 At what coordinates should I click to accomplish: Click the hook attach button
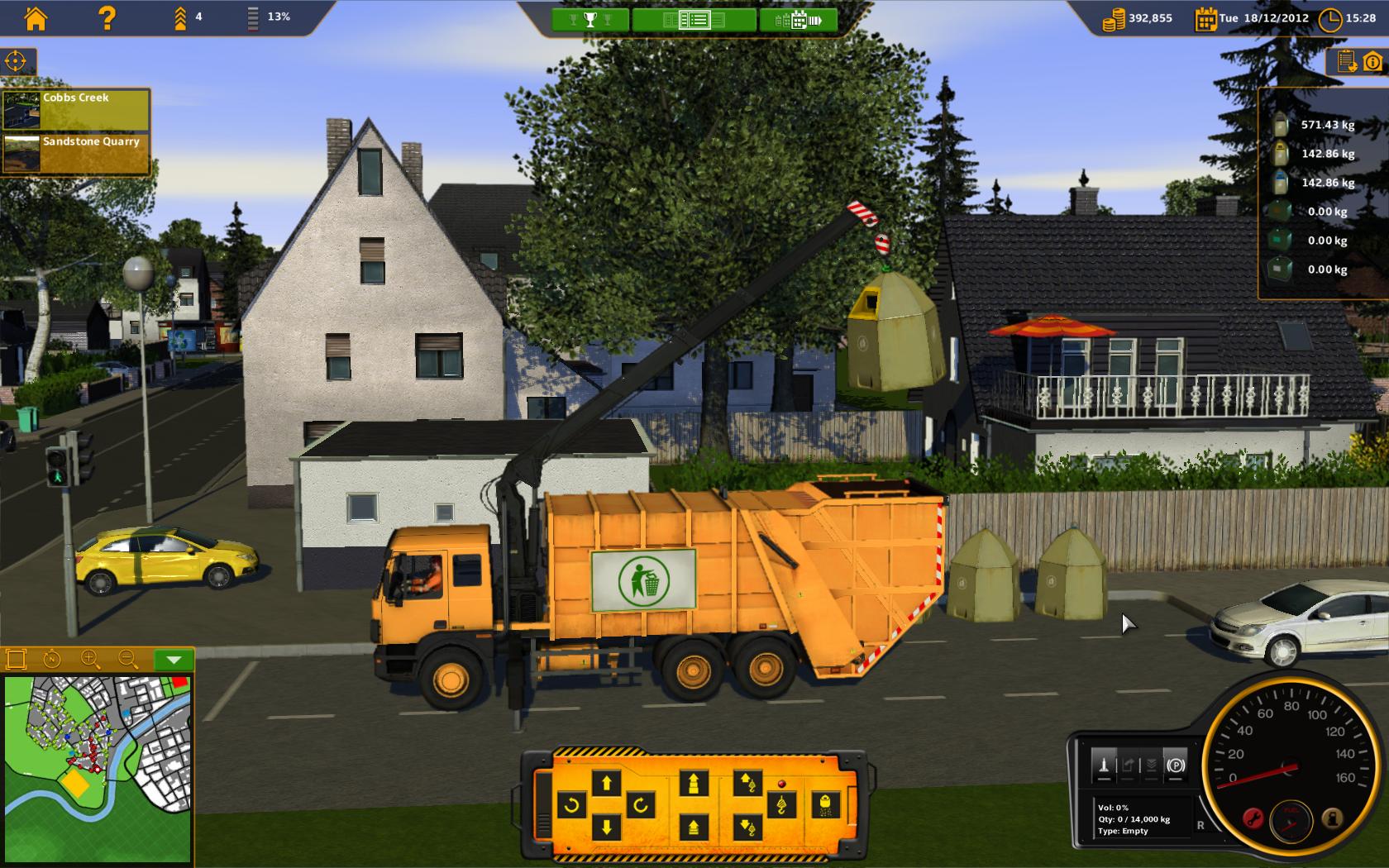pyautogui.click(x=781, y=804)
